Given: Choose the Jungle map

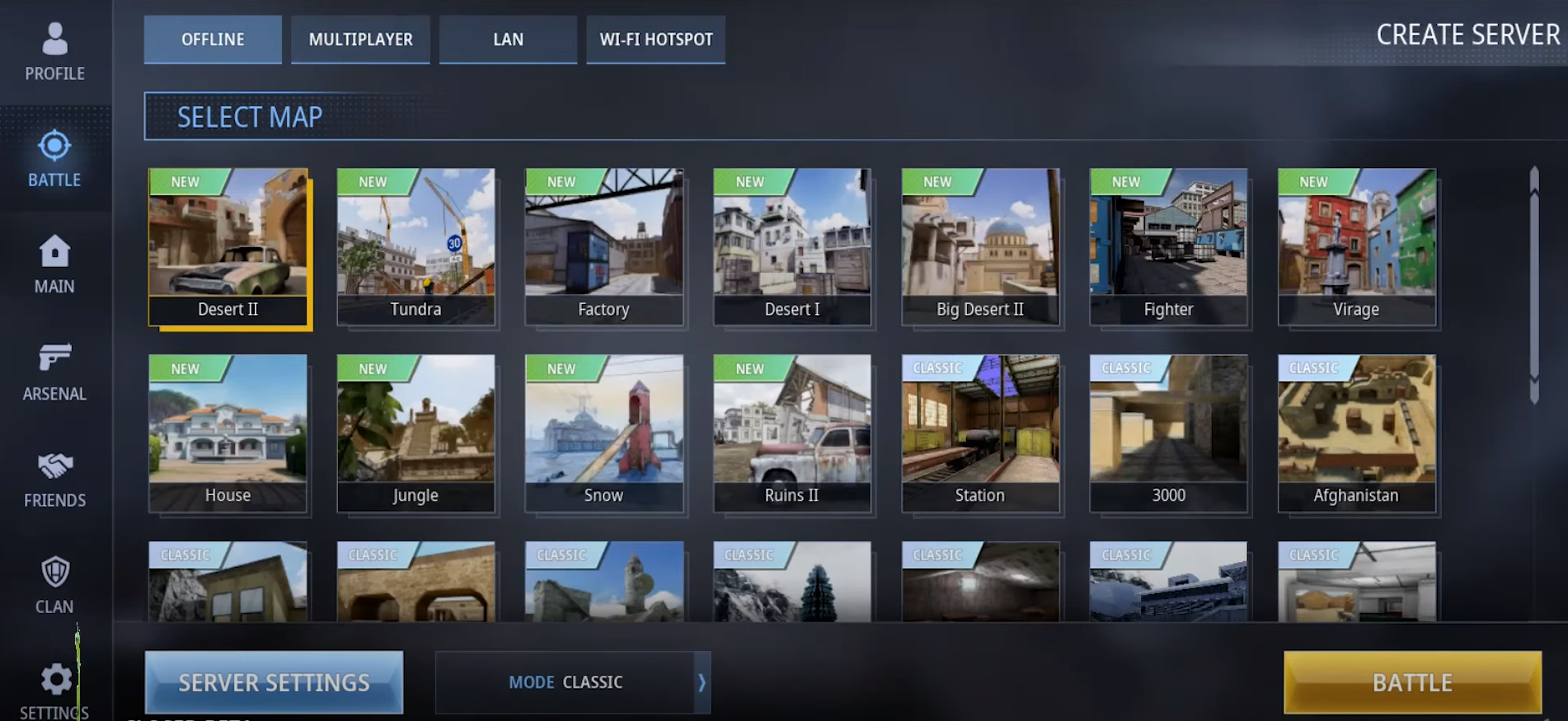Looking at the screenshot, I should [415, 433].
